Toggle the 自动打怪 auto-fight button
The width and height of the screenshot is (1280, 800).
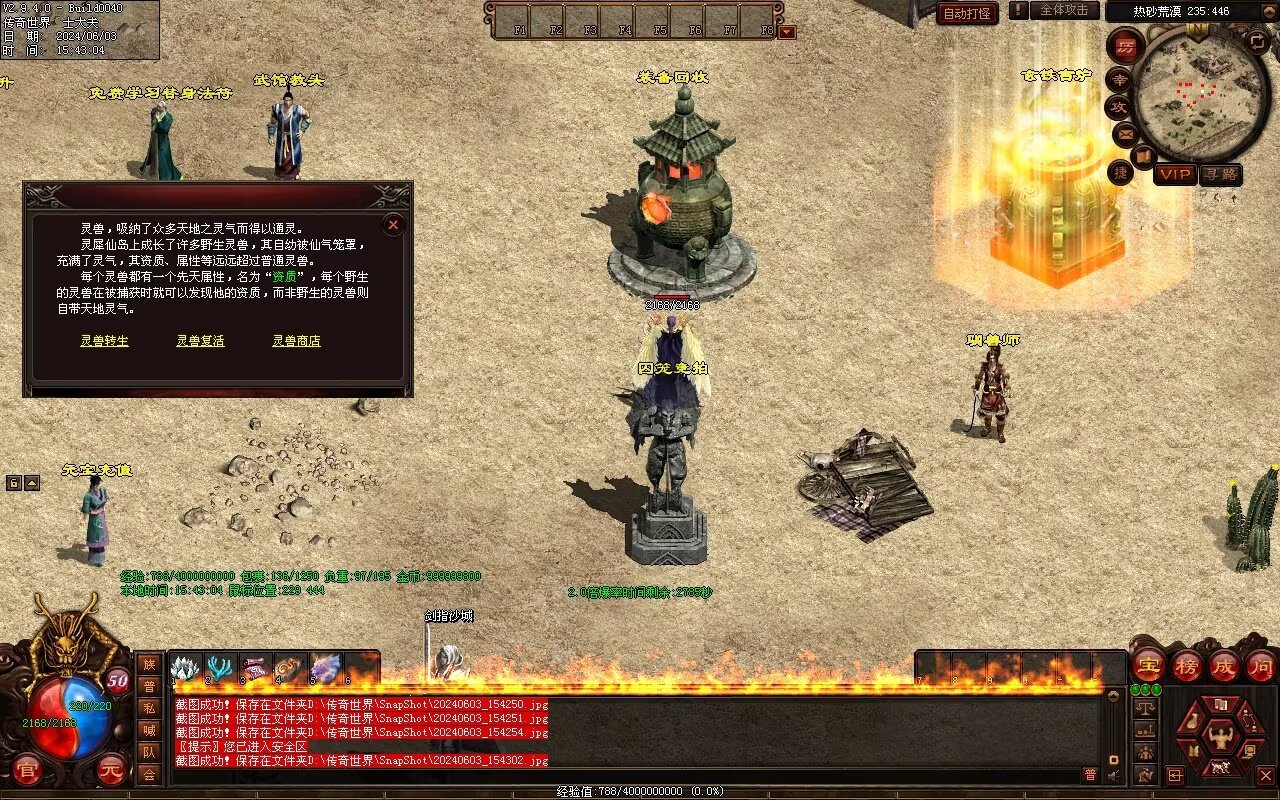pyautogui.click(x=967, y=14)
